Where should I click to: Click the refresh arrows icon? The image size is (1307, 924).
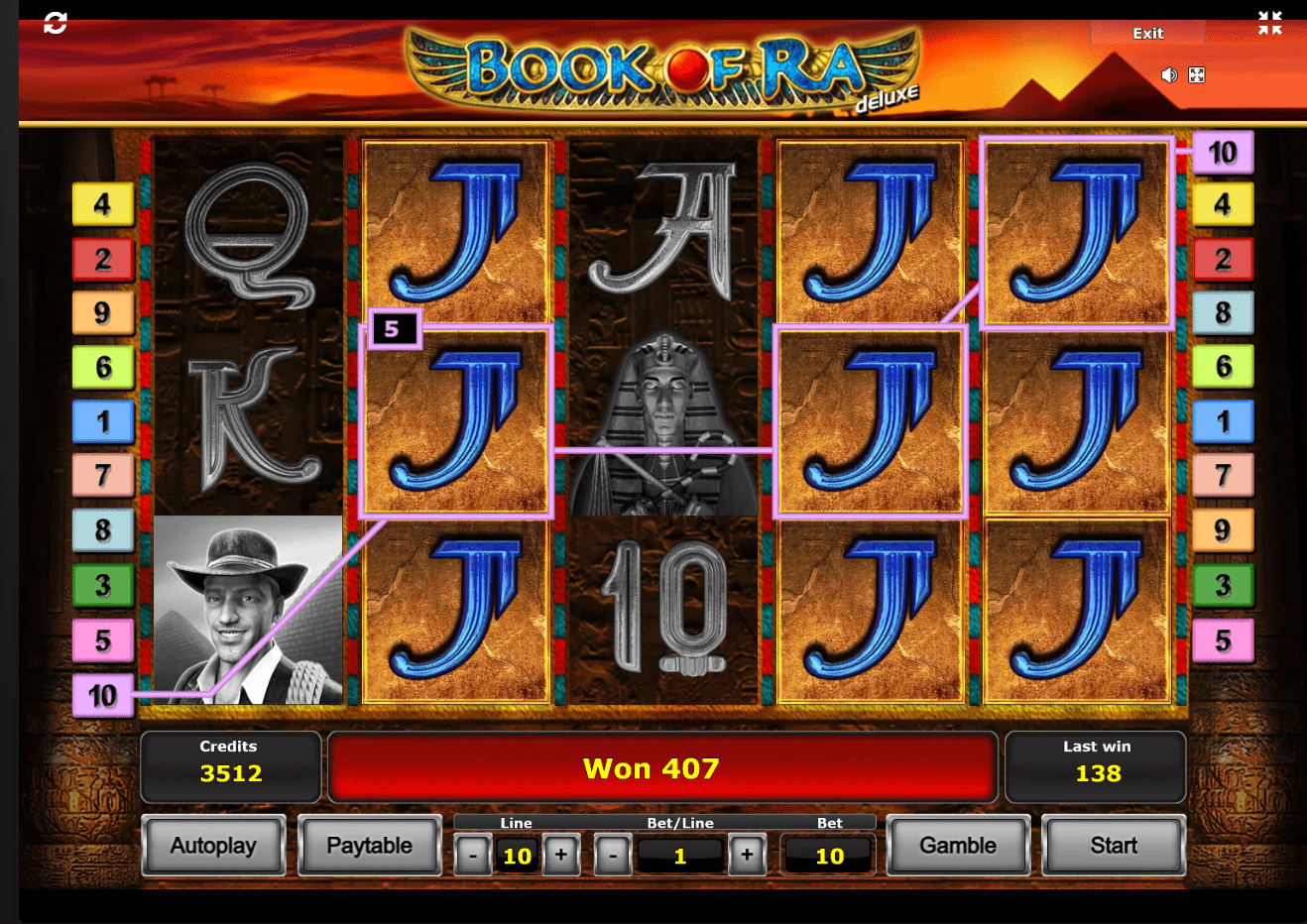56,23
